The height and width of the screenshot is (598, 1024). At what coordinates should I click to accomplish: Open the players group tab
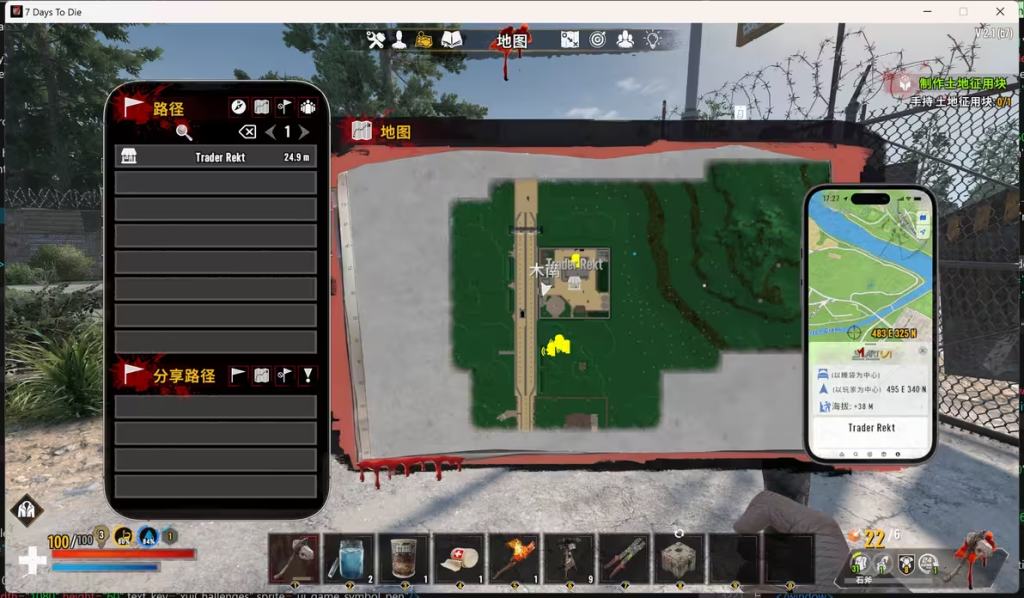[625, 40]
